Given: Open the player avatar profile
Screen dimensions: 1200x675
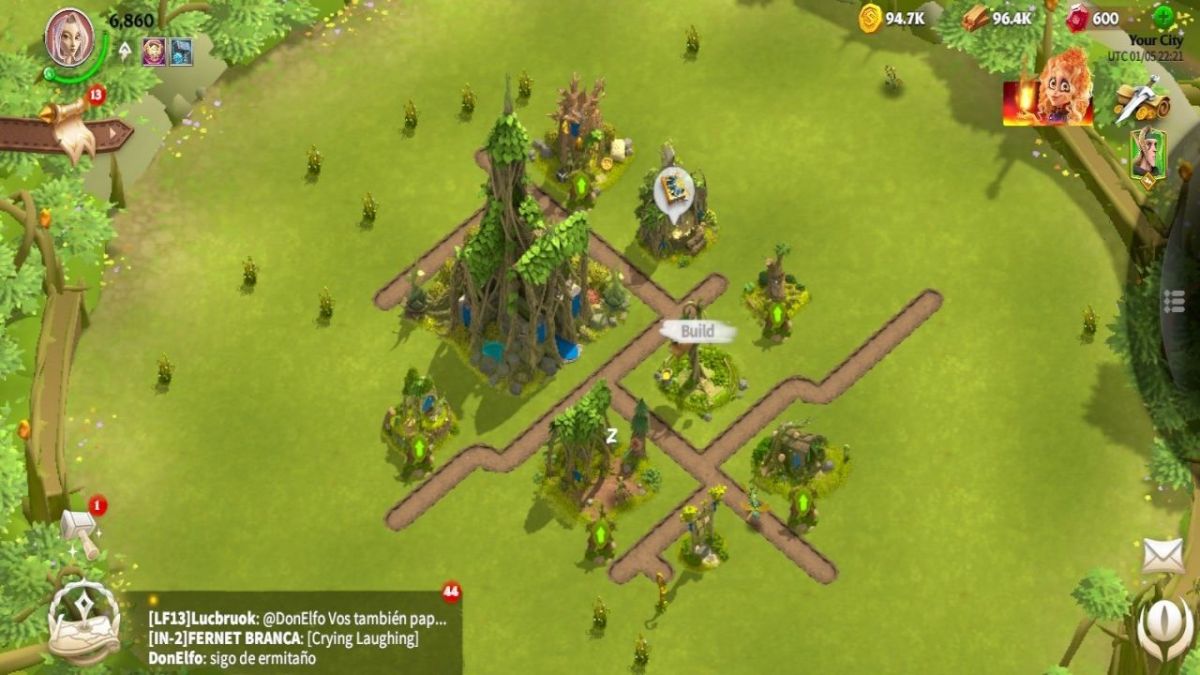Looking at the screenshot, I should [70, 38].
